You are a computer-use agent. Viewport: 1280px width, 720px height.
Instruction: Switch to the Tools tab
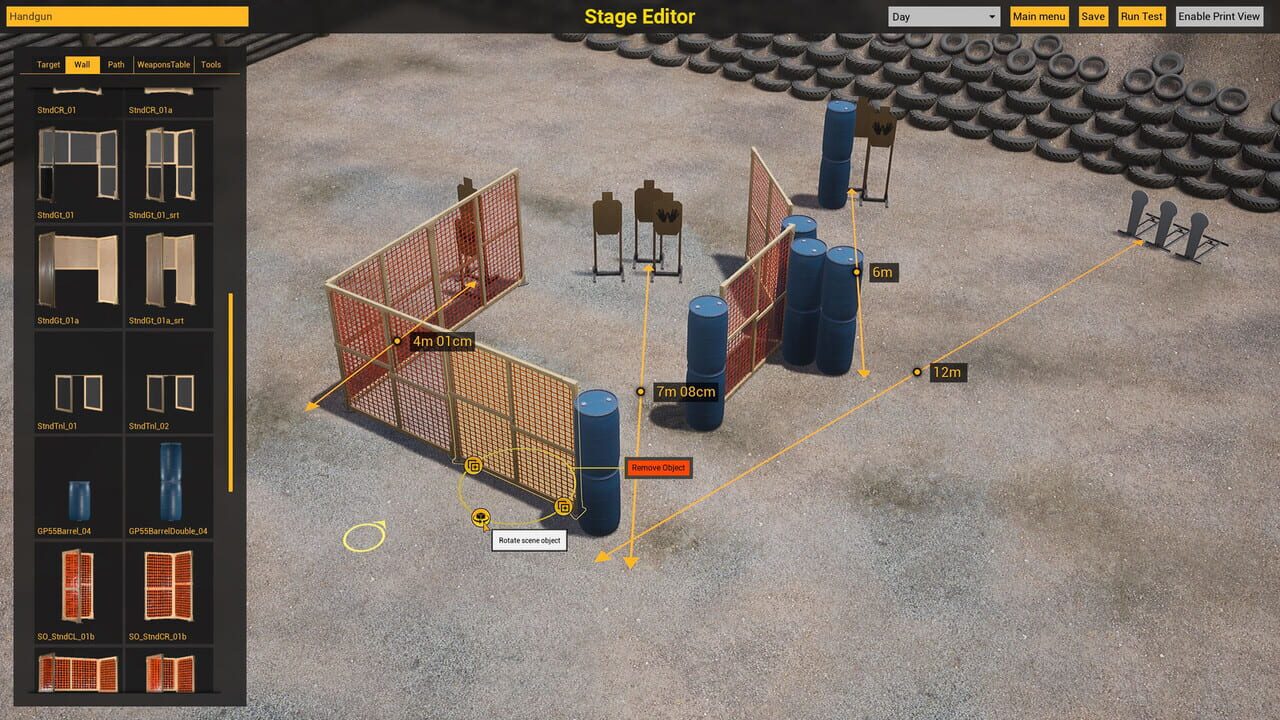tap(210, 64)
